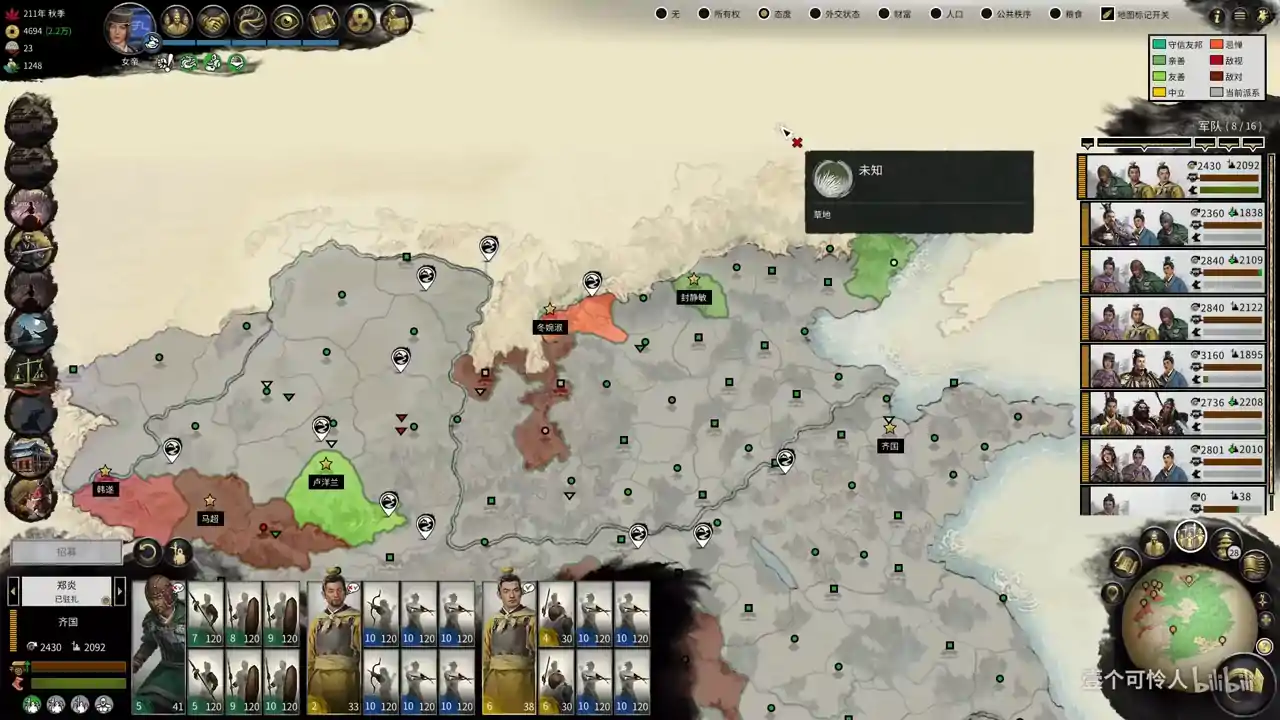Select the 所有权 map filter
The width and height of the screenshot is (1280, 720).
[x=704, y=14]
